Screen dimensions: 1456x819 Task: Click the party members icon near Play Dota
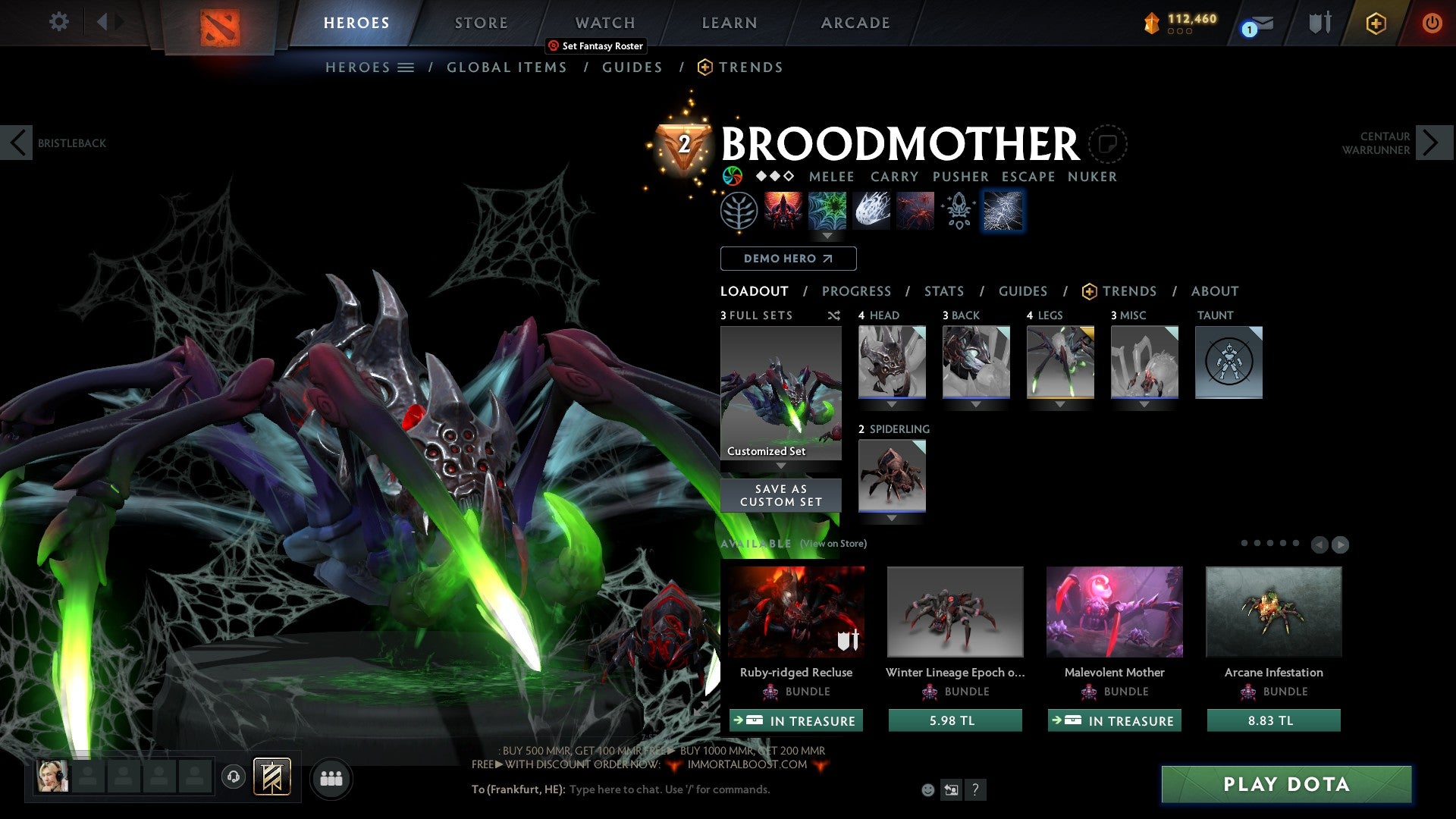pyautogui.click(x=331, y=778)
